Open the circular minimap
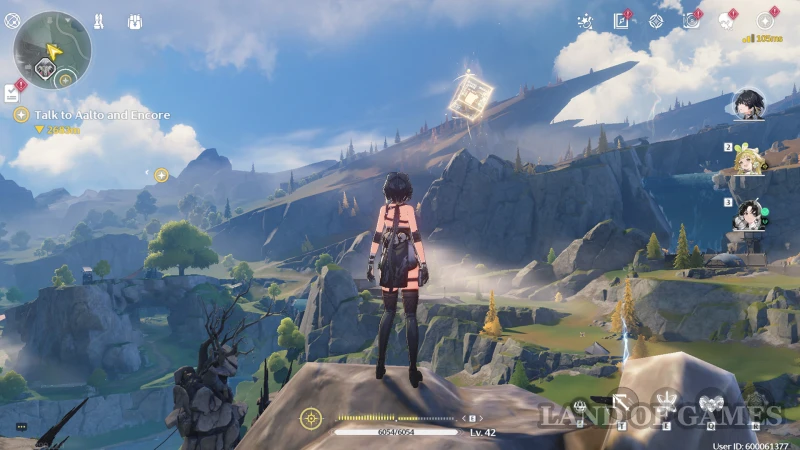This screenshot has height=450, width=800. click(x=52, y=49)
